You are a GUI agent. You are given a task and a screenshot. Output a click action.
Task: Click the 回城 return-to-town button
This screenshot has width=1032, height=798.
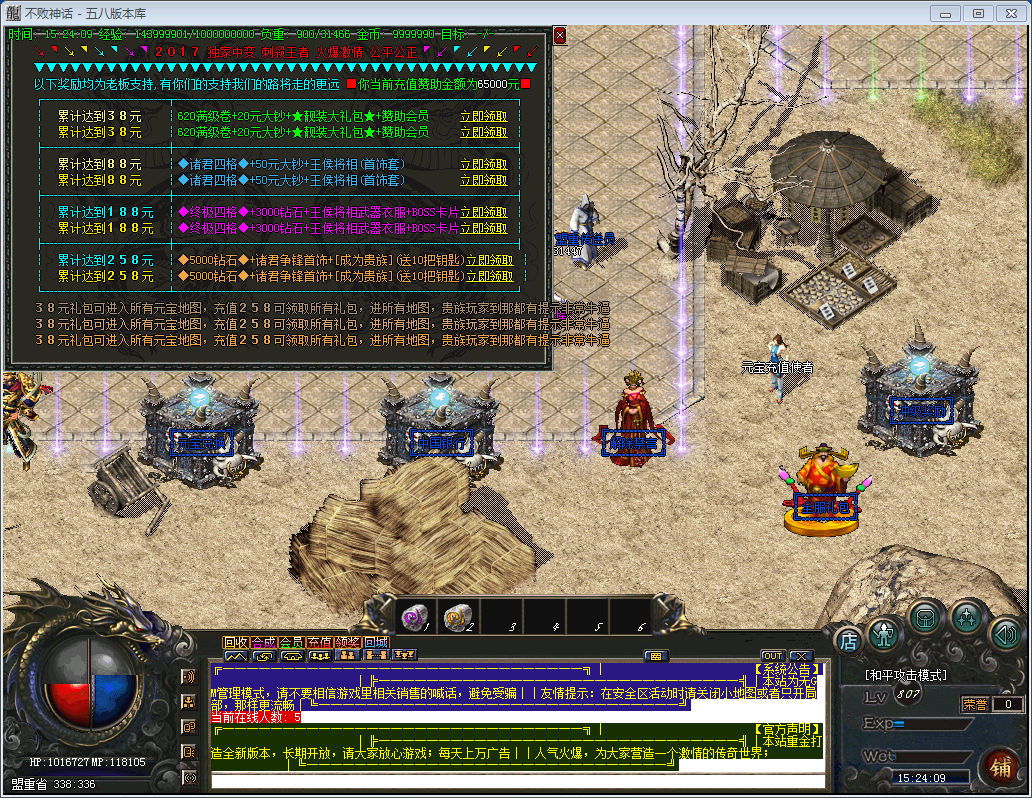pos(375,642)
